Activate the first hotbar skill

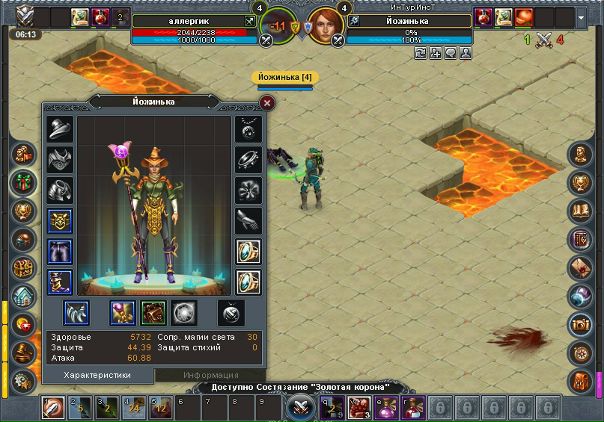54,407
